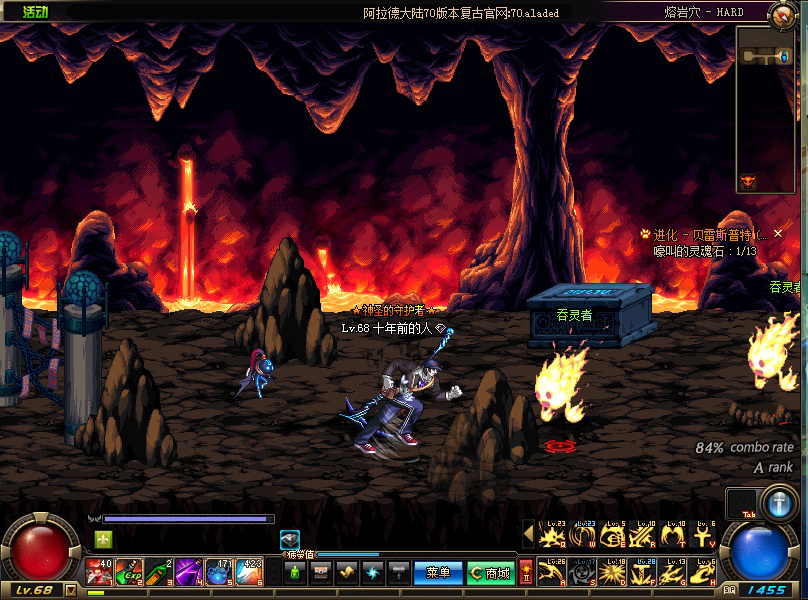Use the feather item in slot 6
The width and height of the screenshot is (808, 600).
pyautogui.click(x=250, y=572)
